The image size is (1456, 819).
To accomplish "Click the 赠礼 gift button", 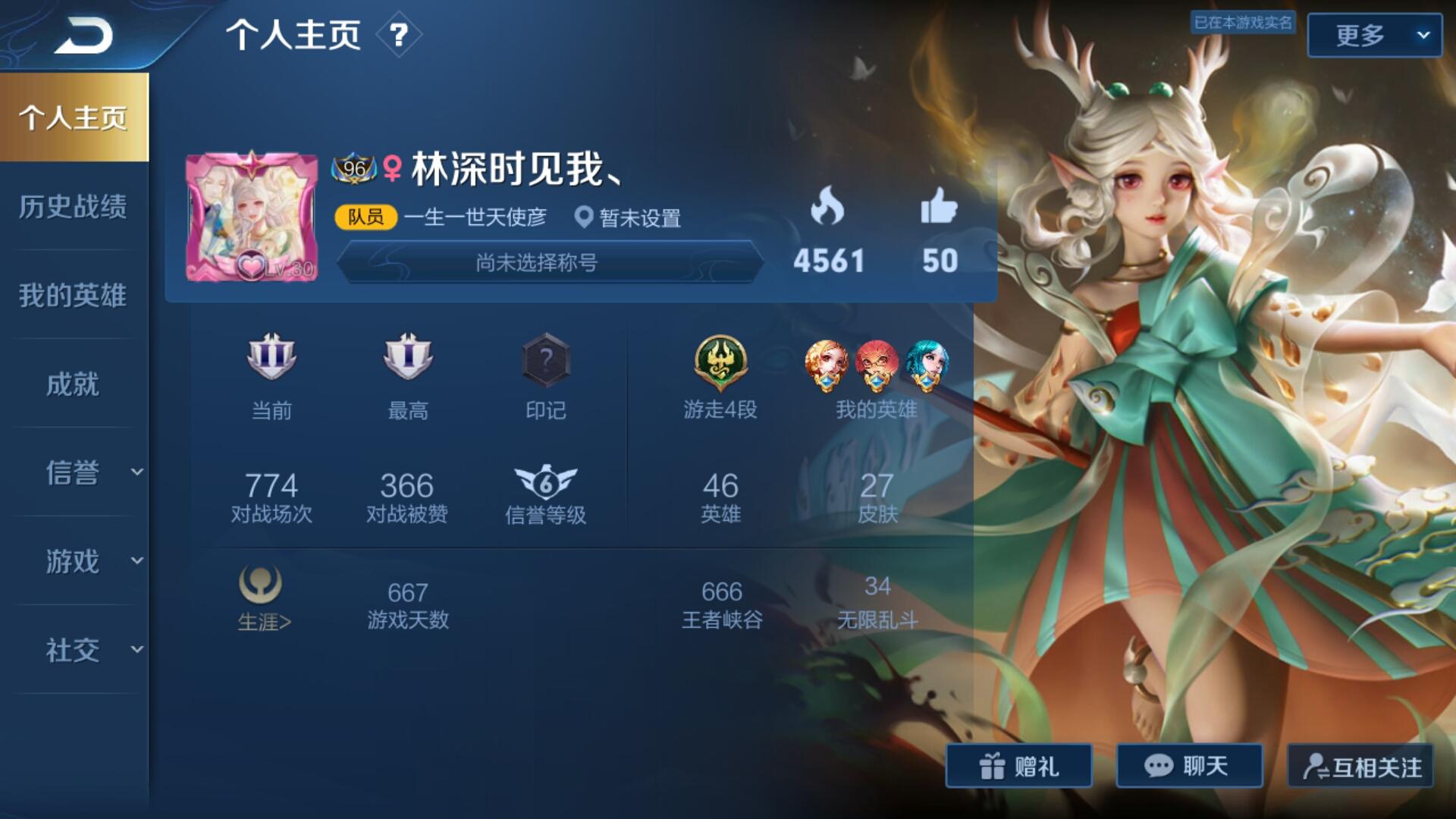I will click(x=1018, y=766).
